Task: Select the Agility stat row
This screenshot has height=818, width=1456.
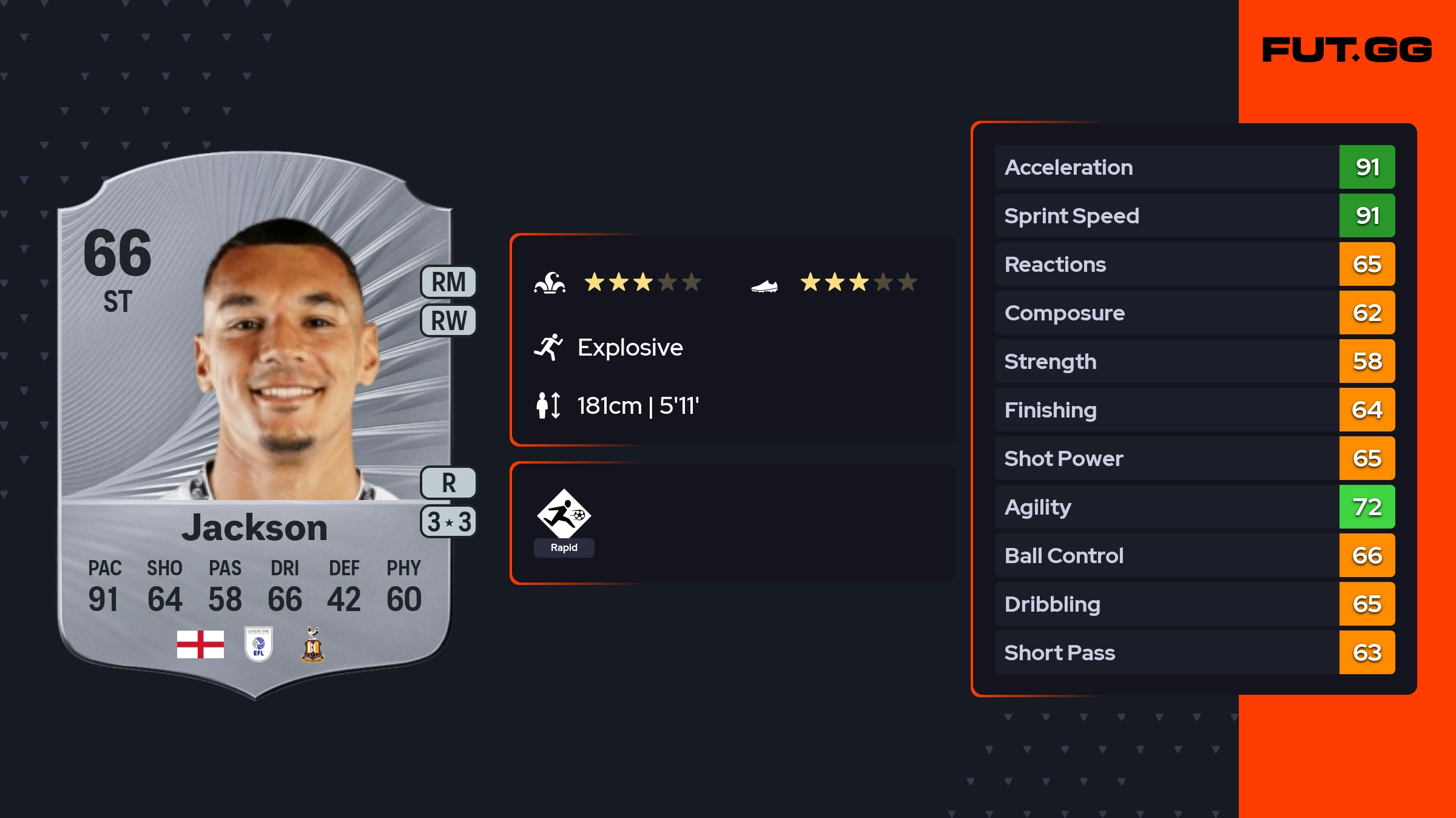Action: click(1194, 507)
